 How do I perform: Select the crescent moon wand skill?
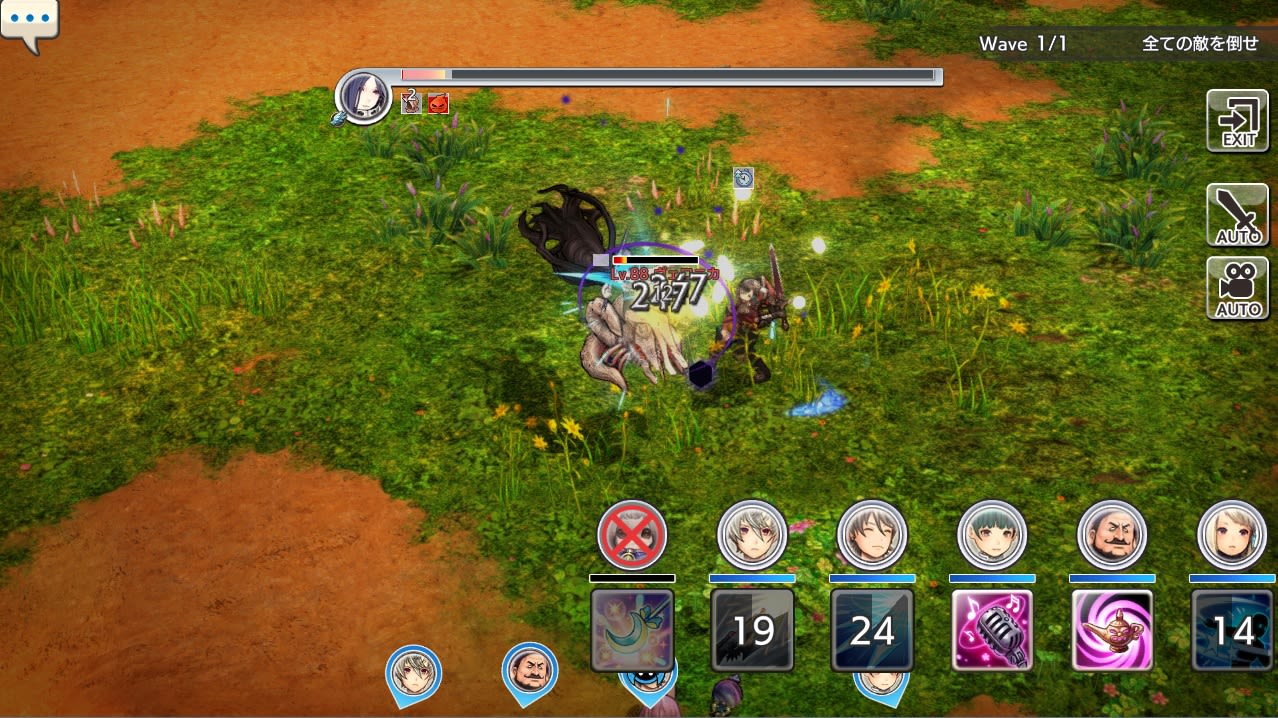coord(632,630)
